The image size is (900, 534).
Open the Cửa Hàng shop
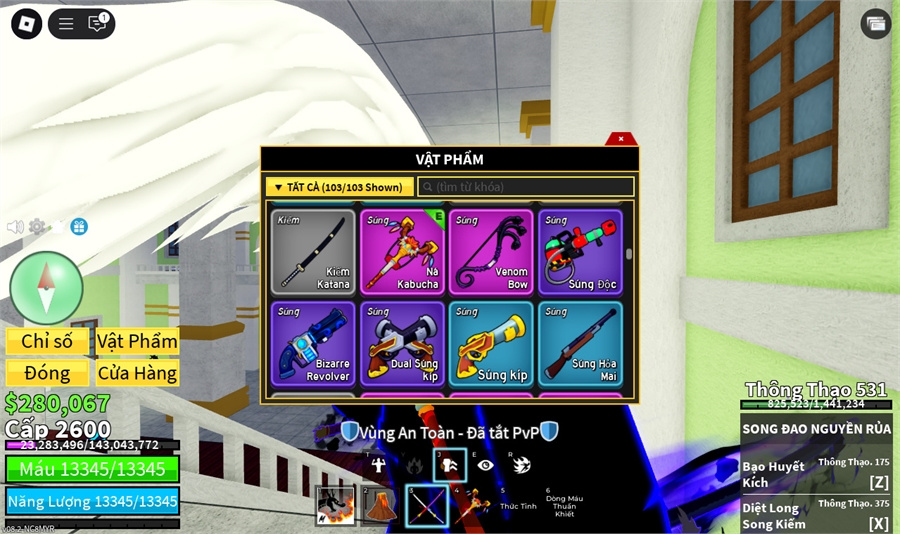(137, 373)
